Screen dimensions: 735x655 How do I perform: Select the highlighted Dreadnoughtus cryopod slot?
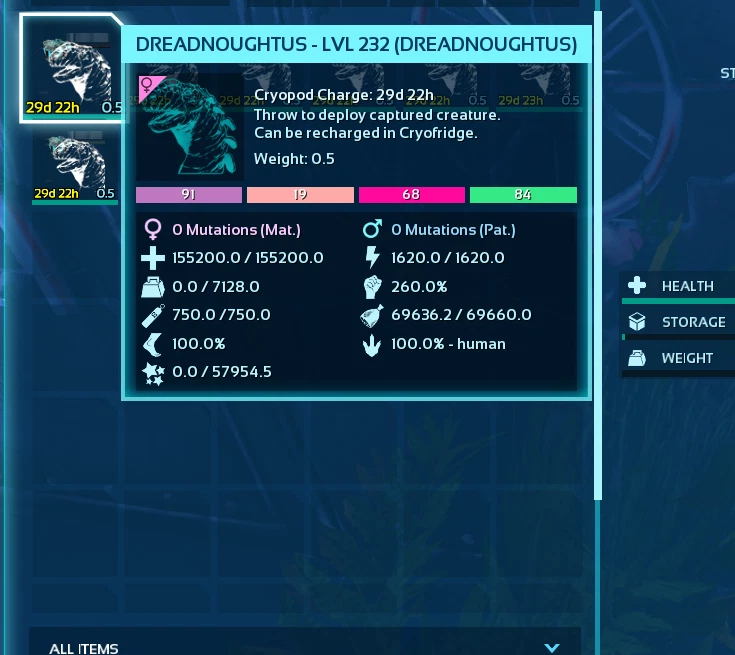[72, 68]
